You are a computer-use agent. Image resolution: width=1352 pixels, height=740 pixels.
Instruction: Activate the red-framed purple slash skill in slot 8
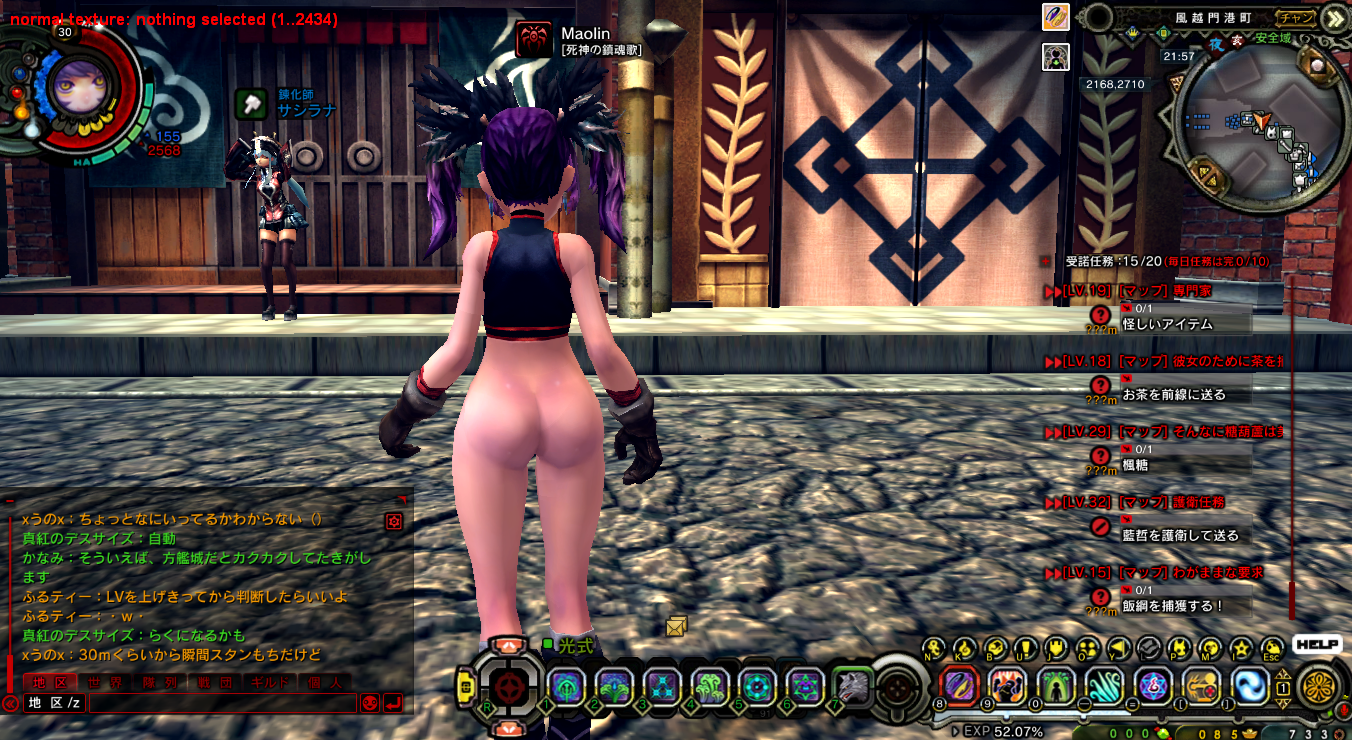(960, 687)
